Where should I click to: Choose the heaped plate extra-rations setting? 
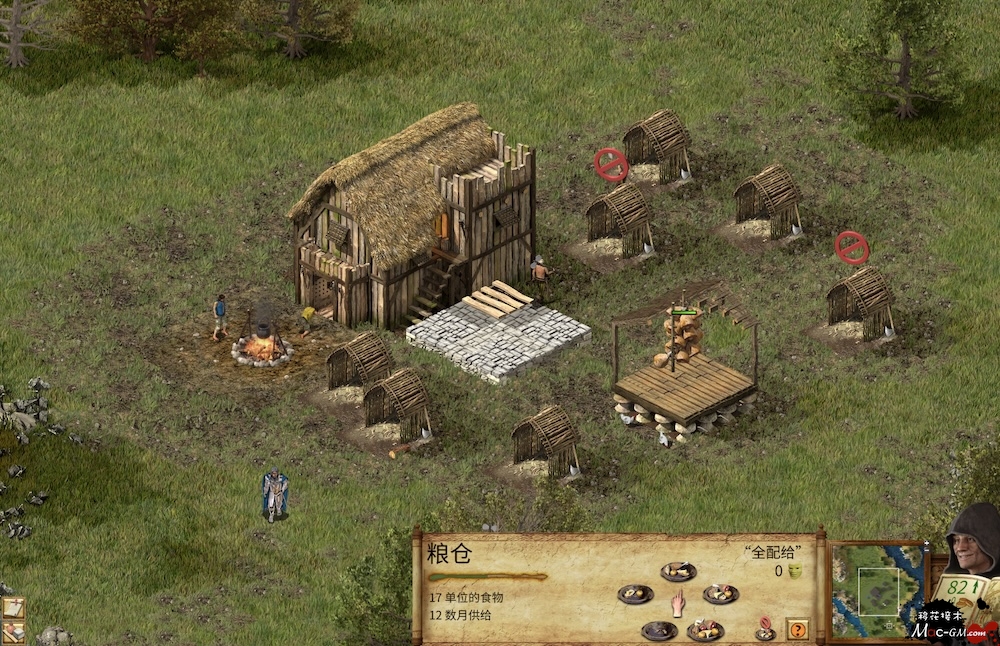(x=706, y=630)
